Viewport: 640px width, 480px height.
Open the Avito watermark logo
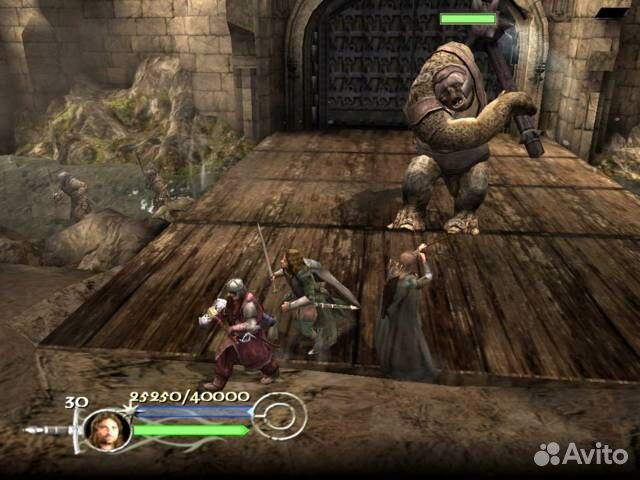click(x=583, y=453)
